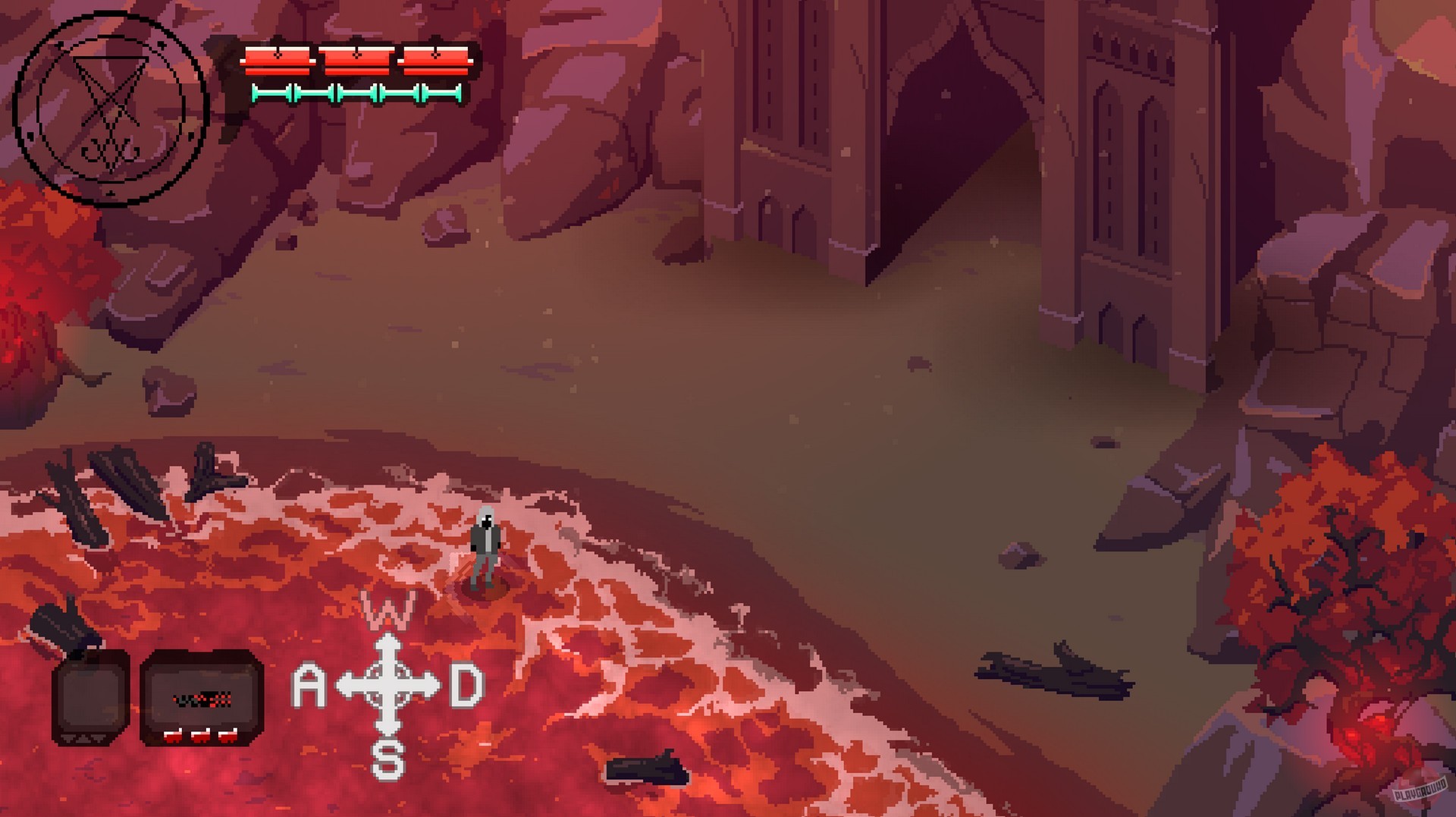Select the middle red health flask icon
The image size is (1456, 817).
pos(356,61)
